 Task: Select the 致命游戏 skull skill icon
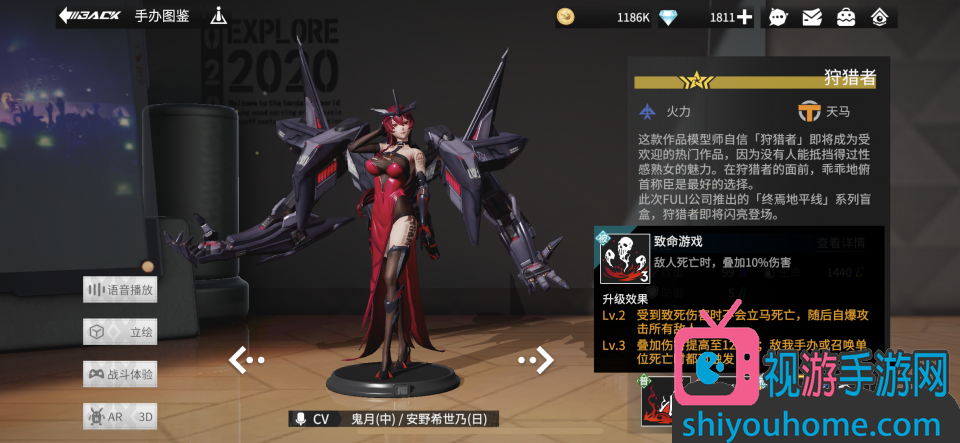coord(625,260)
